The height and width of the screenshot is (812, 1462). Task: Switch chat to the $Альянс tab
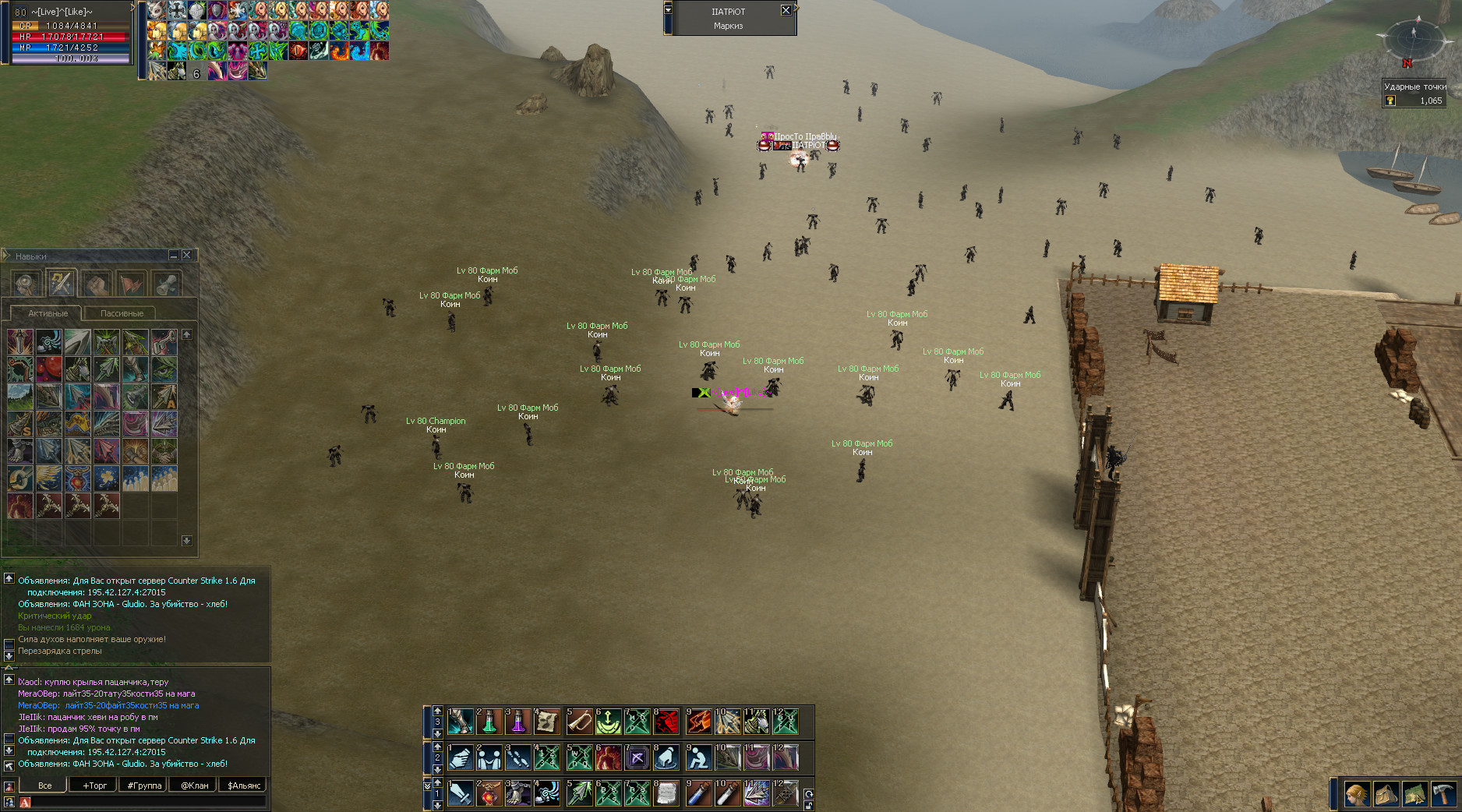click(244, 786)
